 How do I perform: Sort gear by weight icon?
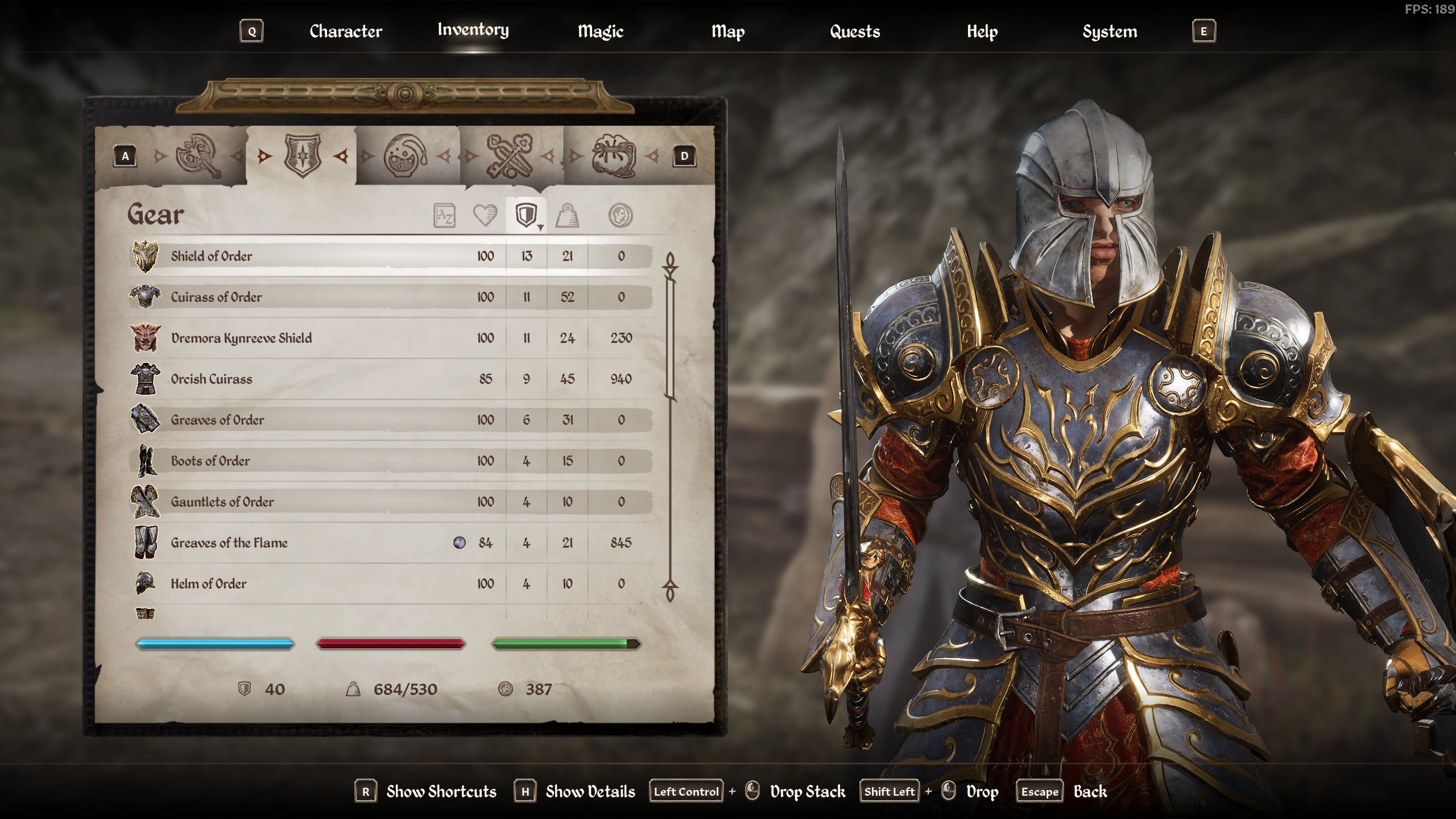point(567,216)
